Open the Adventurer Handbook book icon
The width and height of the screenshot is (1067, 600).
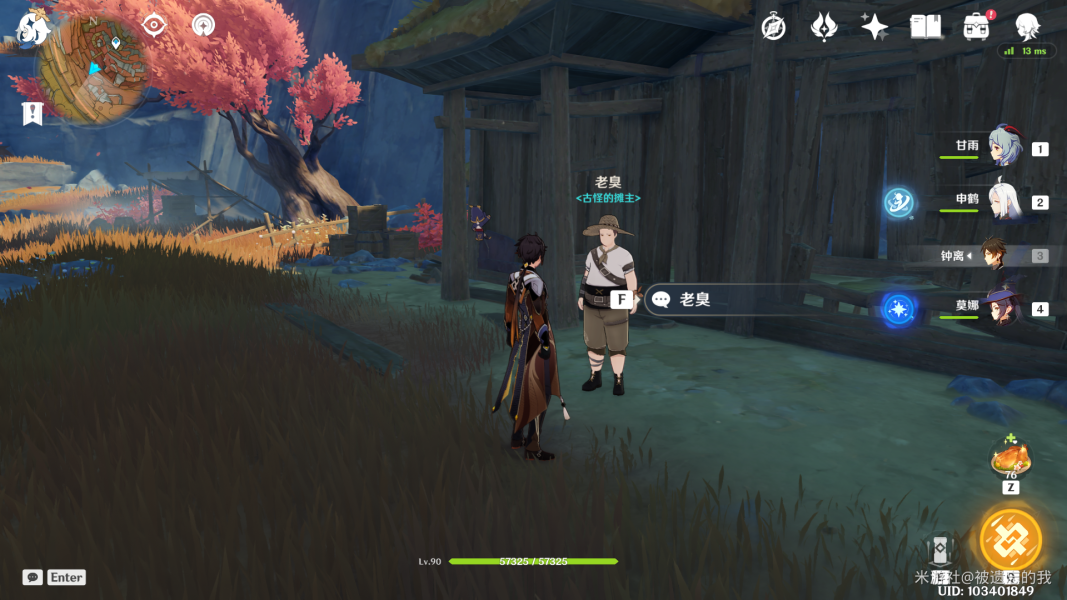click(925, 28)
